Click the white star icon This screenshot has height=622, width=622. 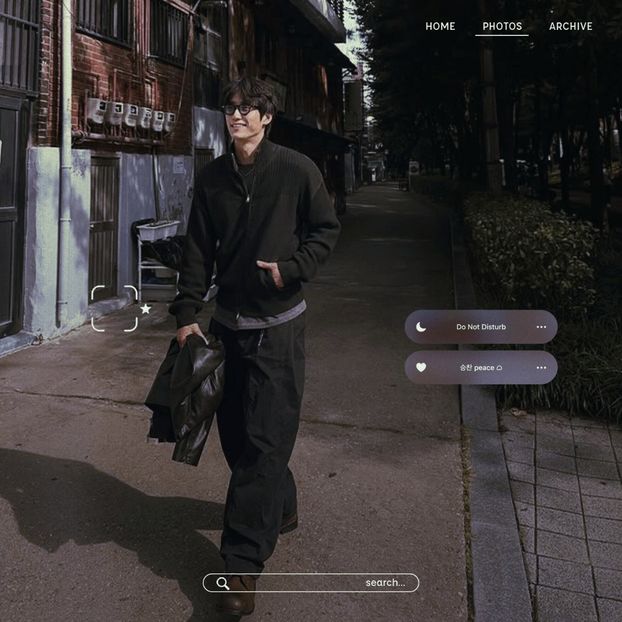146,308
